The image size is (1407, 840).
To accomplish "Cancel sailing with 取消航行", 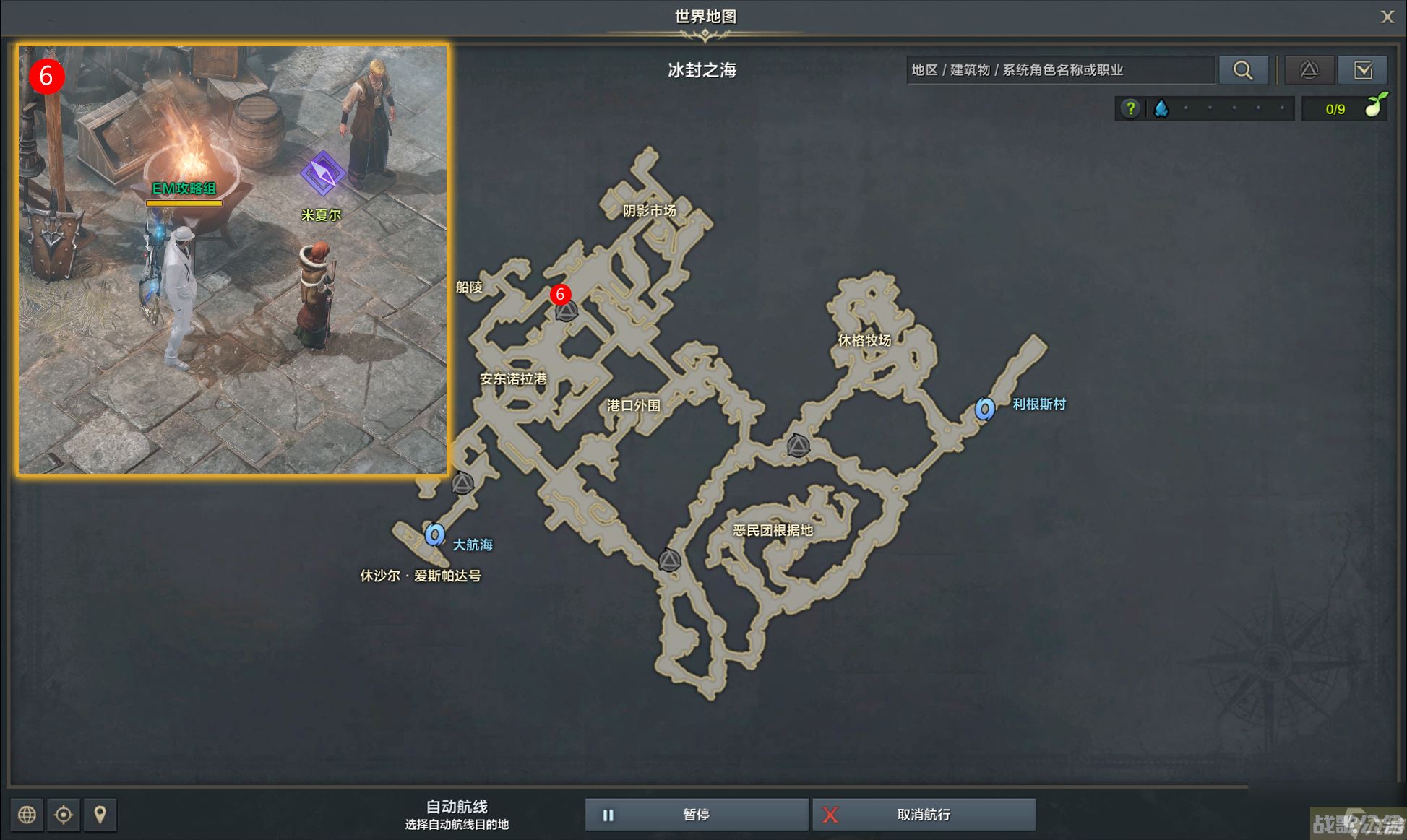I will [924, 815].
